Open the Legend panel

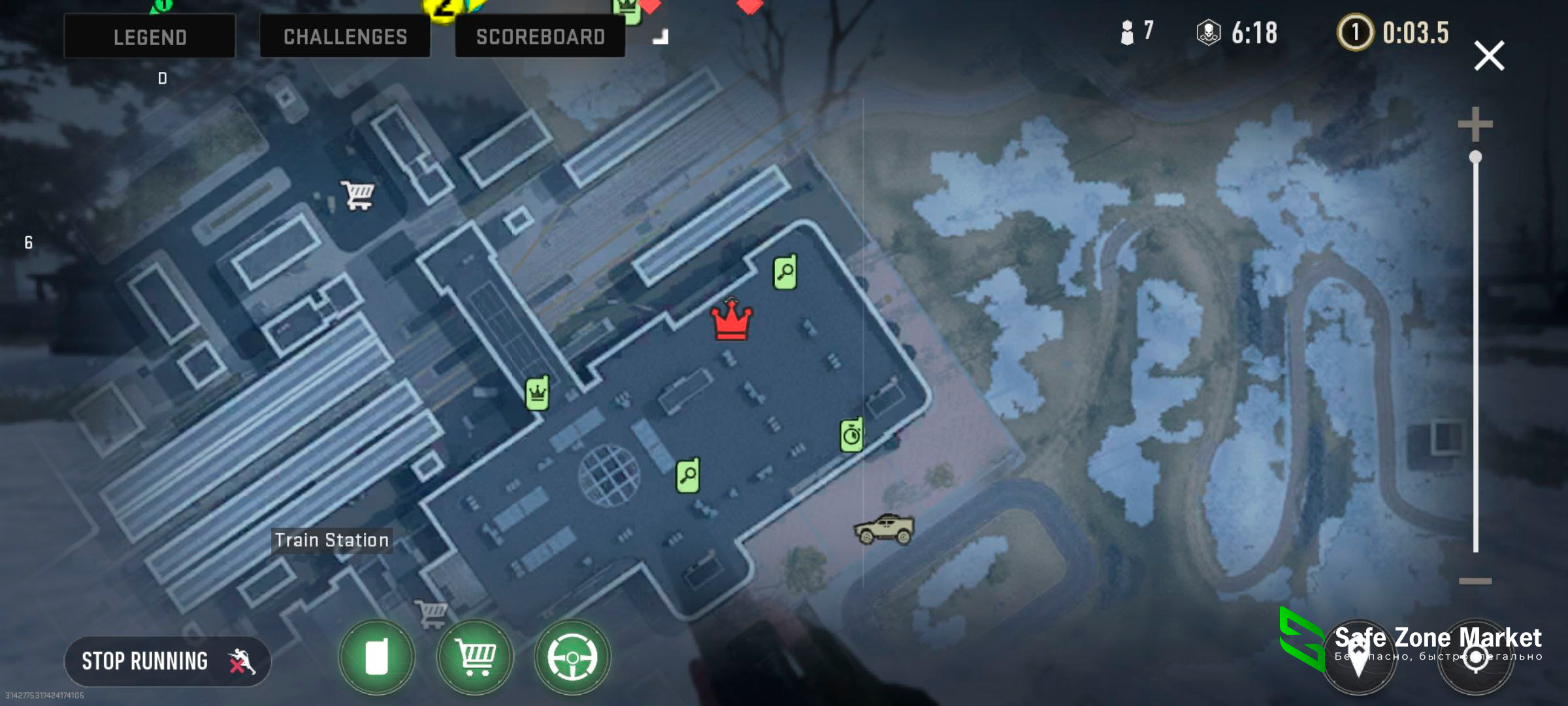150,37
